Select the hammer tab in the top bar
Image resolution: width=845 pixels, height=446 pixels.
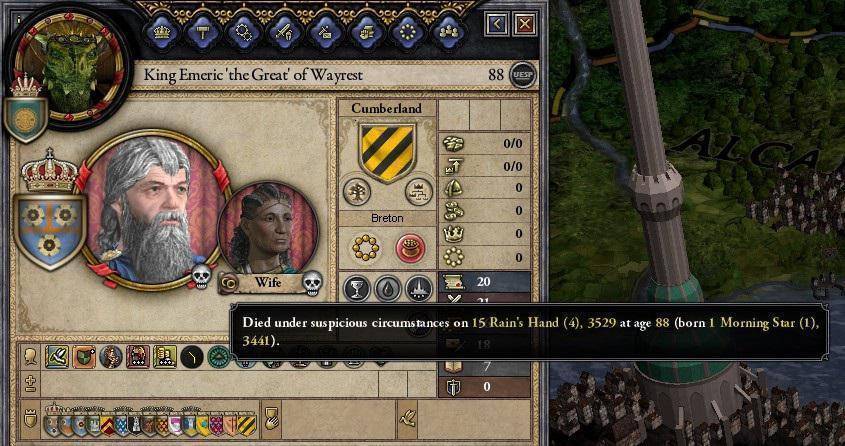pyautogui.click(x=202, y=30)
